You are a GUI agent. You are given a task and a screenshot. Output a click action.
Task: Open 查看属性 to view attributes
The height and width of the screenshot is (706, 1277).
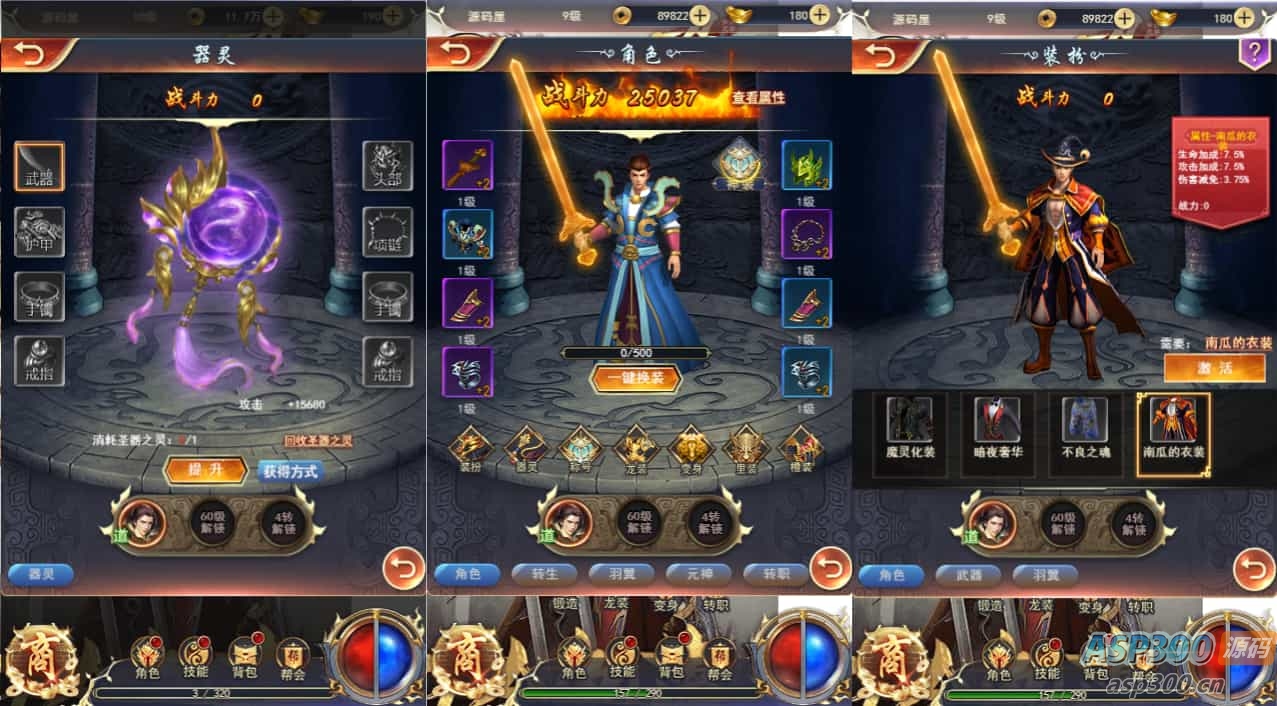click(758, 98)
